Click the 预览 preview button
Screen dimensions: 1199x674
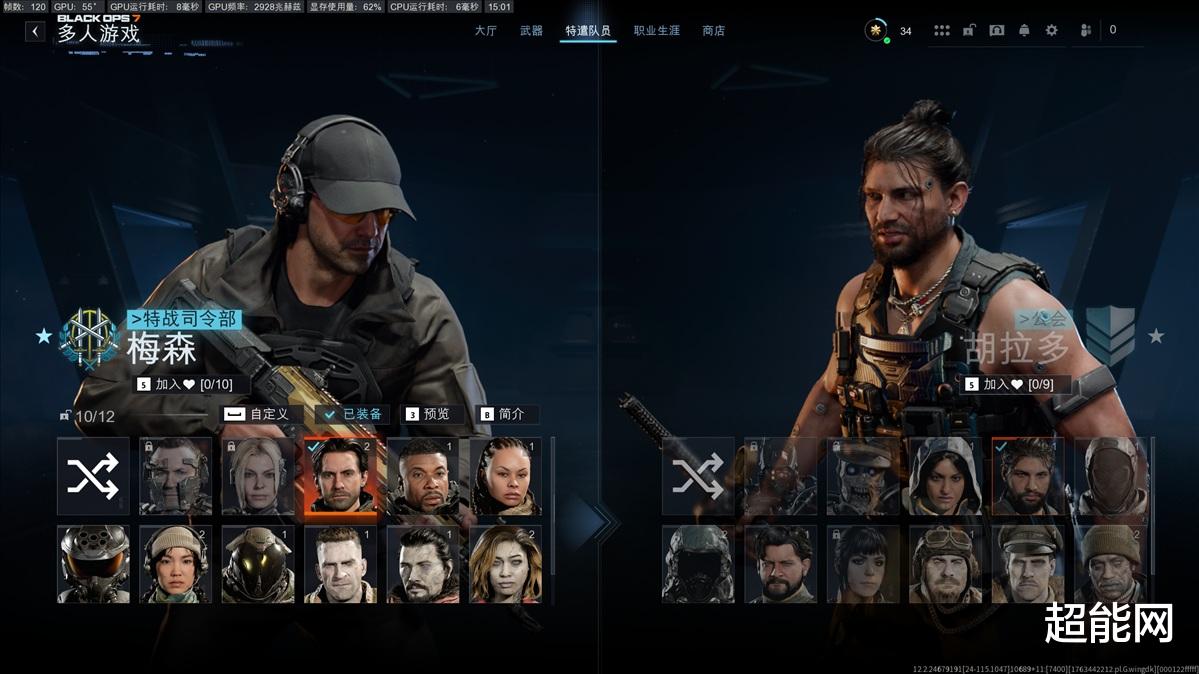coord(428,414)
